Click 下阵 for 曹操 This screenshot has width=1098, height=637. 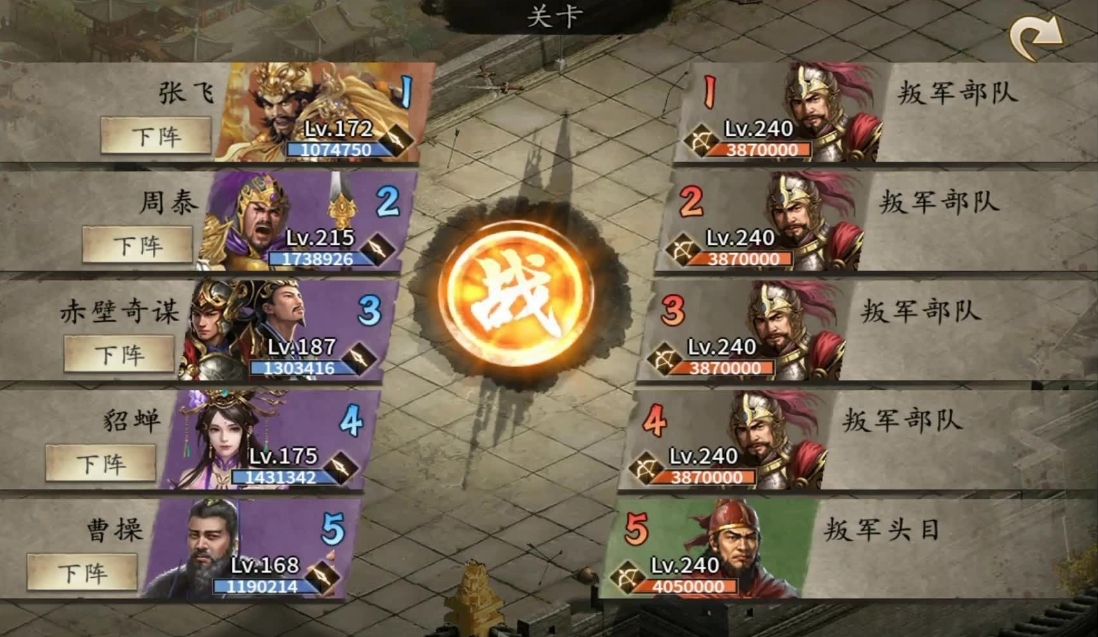coord(82,572)
